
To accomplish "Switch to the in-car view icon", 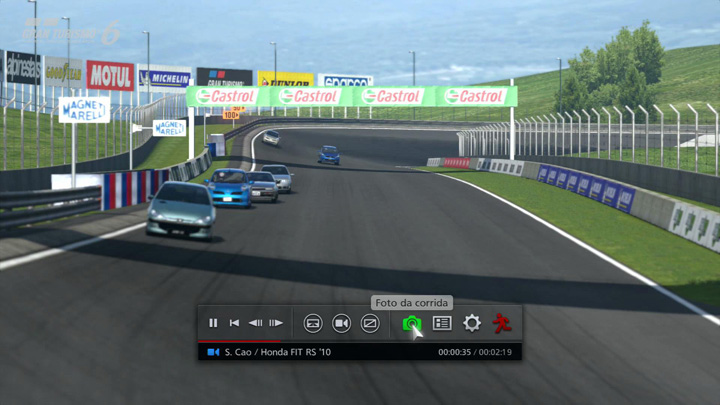I will point(313,323).
